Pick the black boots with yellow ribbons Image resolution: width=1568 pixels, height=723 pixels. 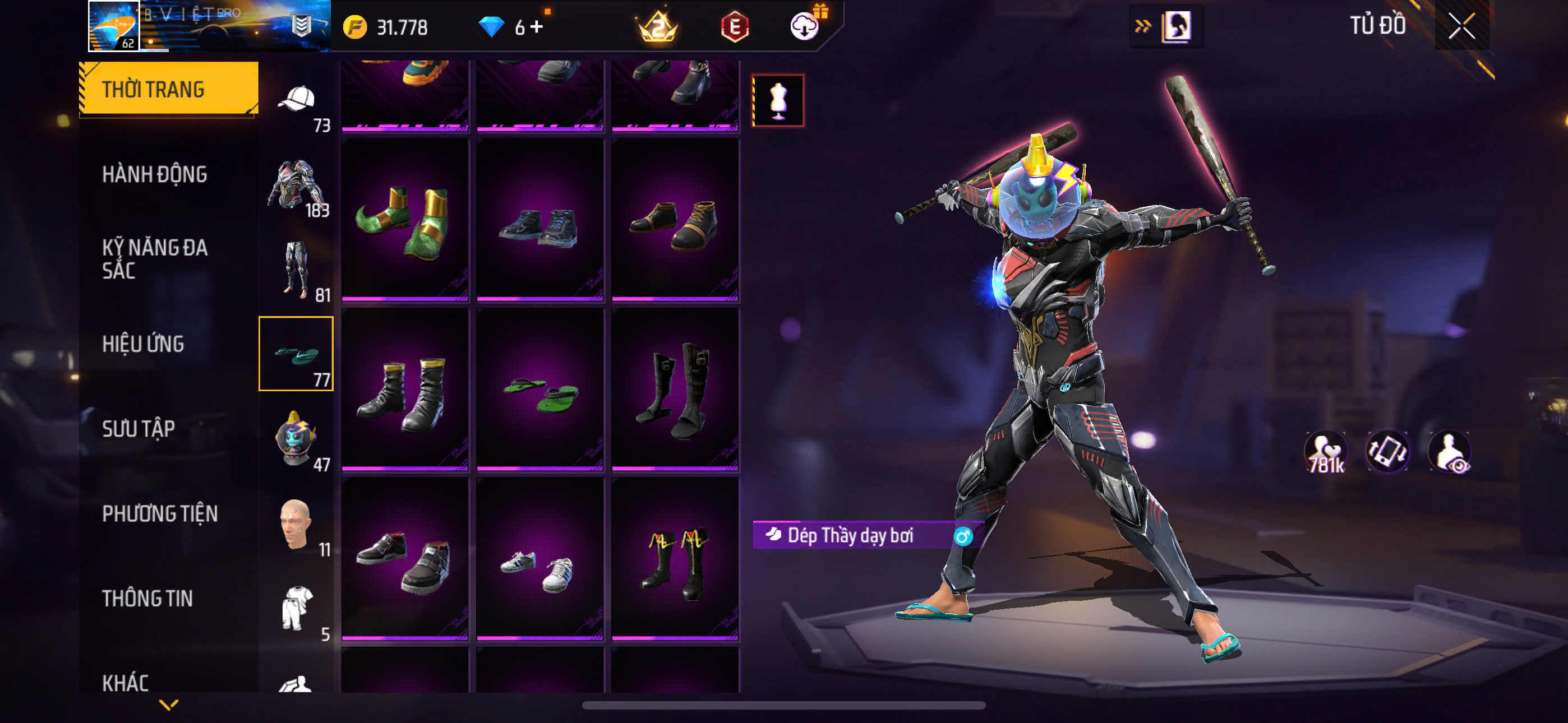point(675,559)
